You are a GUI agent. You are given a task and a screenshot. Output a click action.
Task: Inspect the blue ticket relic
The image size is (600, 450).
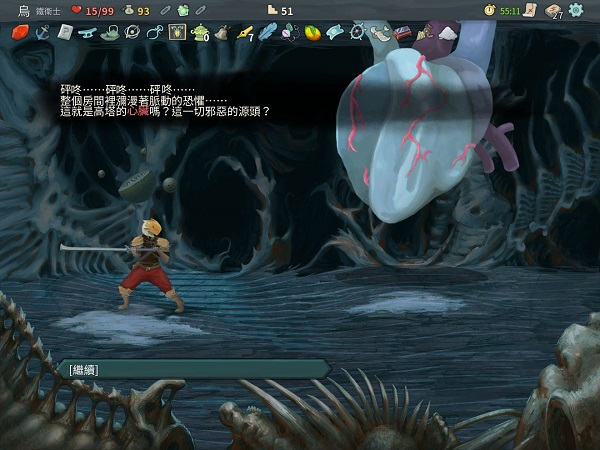pyautogui.click(x=335, y=32)
